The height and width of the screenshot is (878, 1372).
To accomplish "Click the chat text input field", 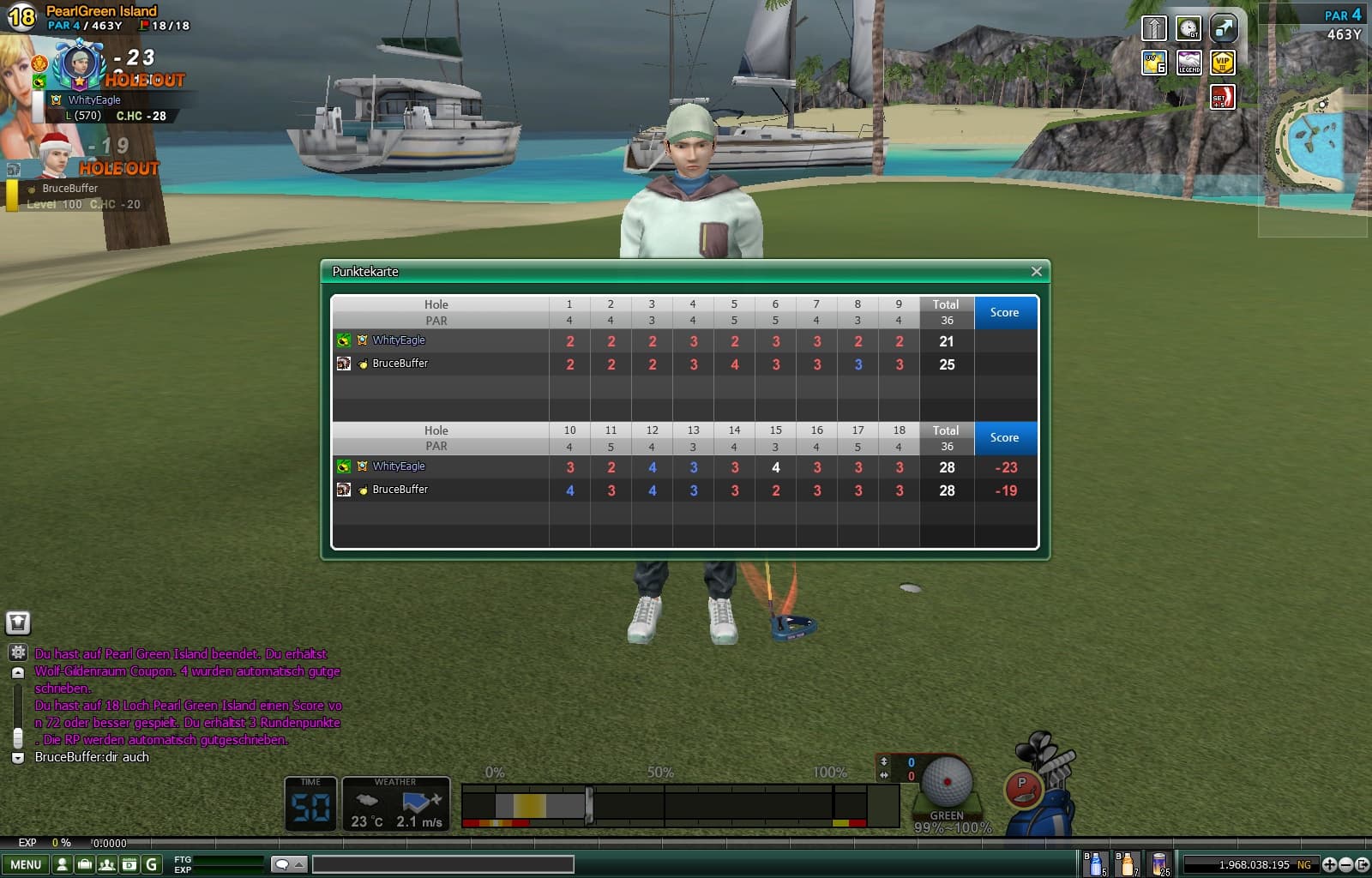I will click(x=442, y=864).
